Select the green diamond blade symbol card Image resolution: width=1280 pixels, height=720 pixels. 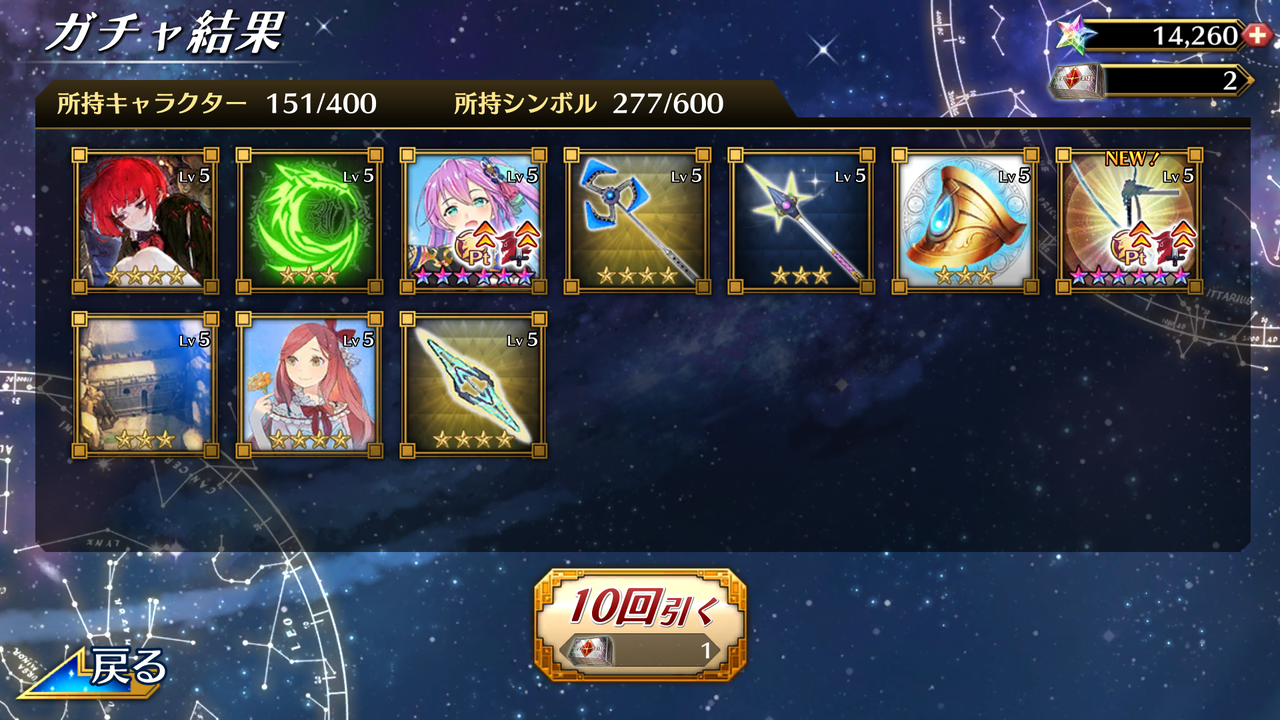(470, 384)
